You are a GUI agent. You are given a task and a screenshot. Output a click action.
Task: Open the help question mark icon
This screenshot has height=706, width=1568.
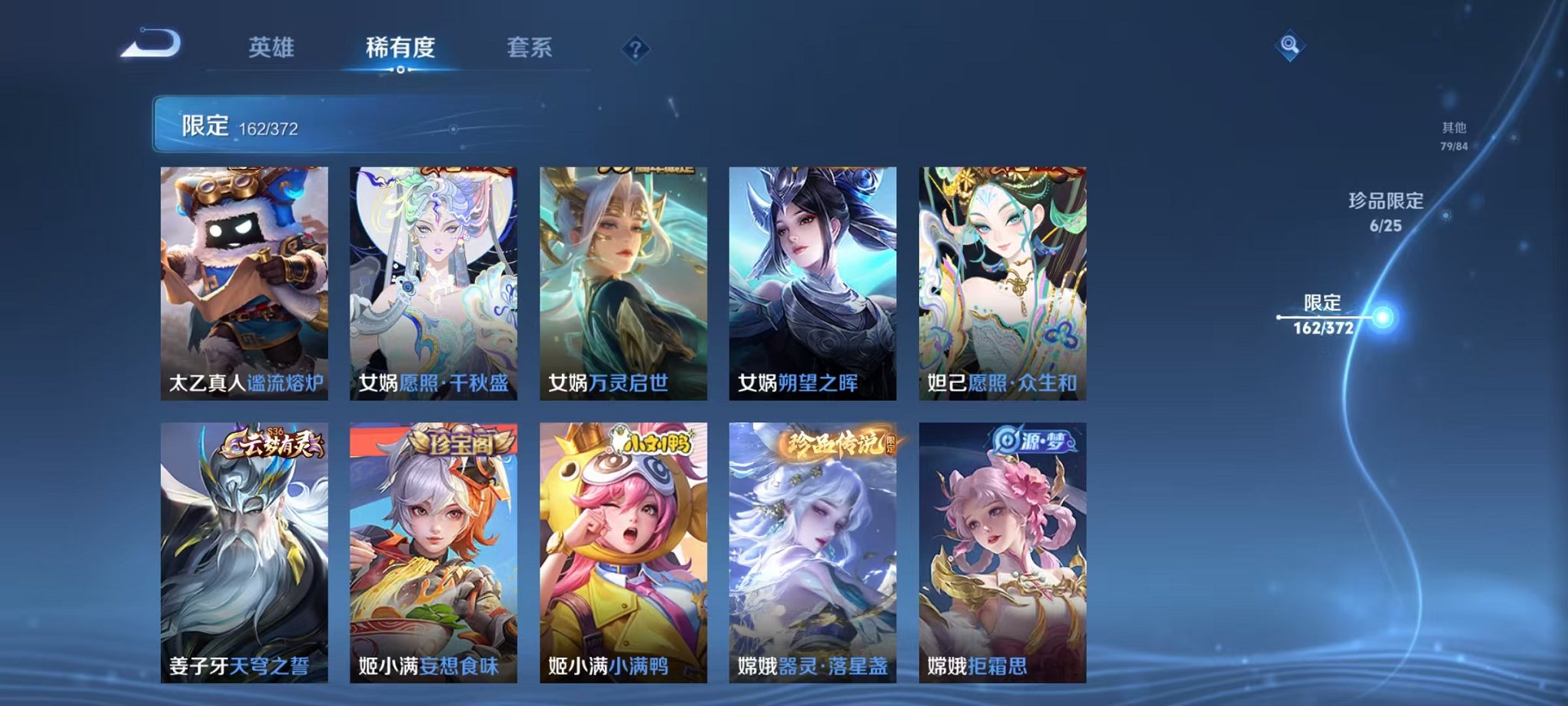coord(635,49)
